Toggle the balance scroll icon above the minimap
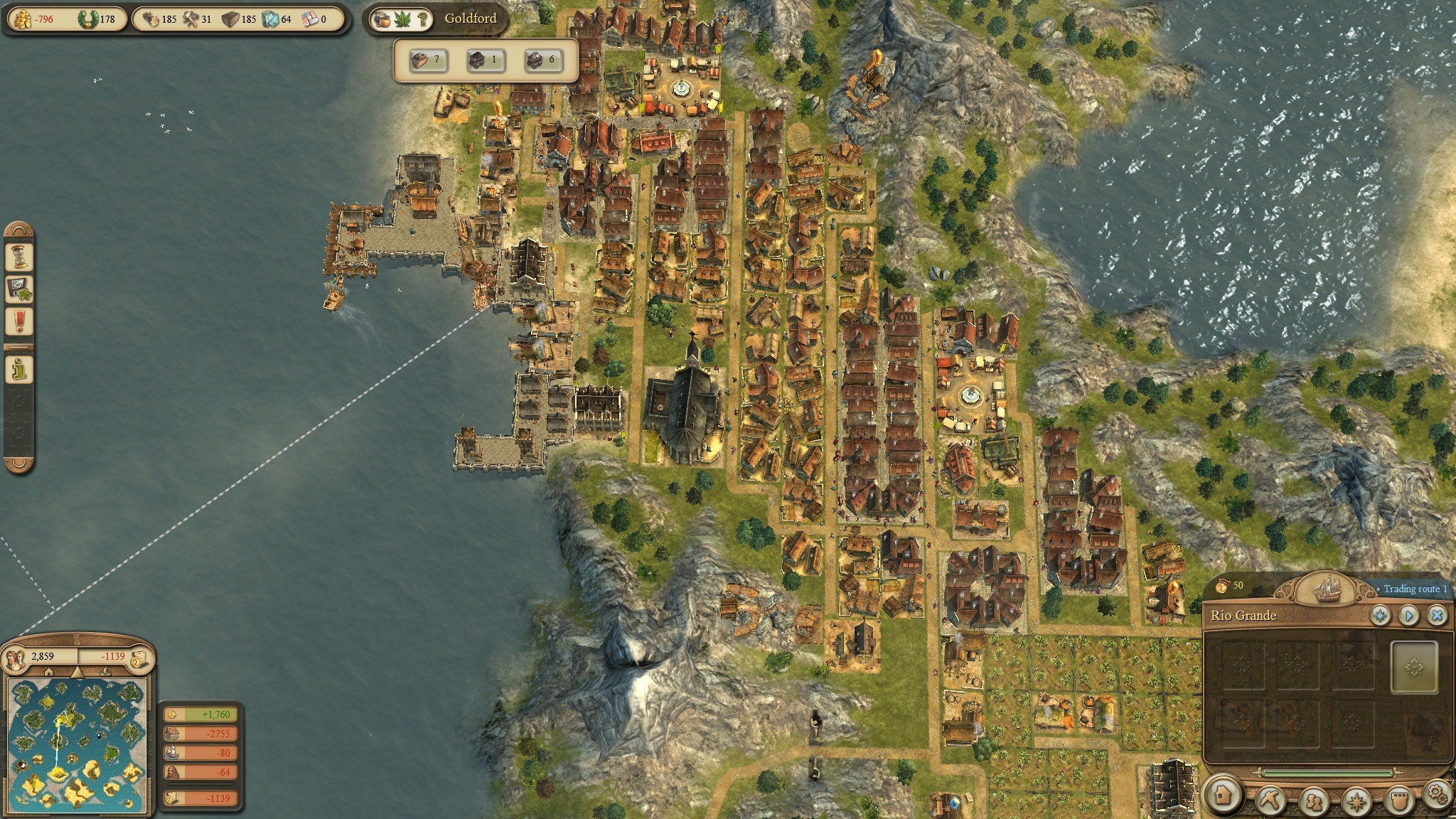Screen dimensions: 1456x819 point(139,658)
